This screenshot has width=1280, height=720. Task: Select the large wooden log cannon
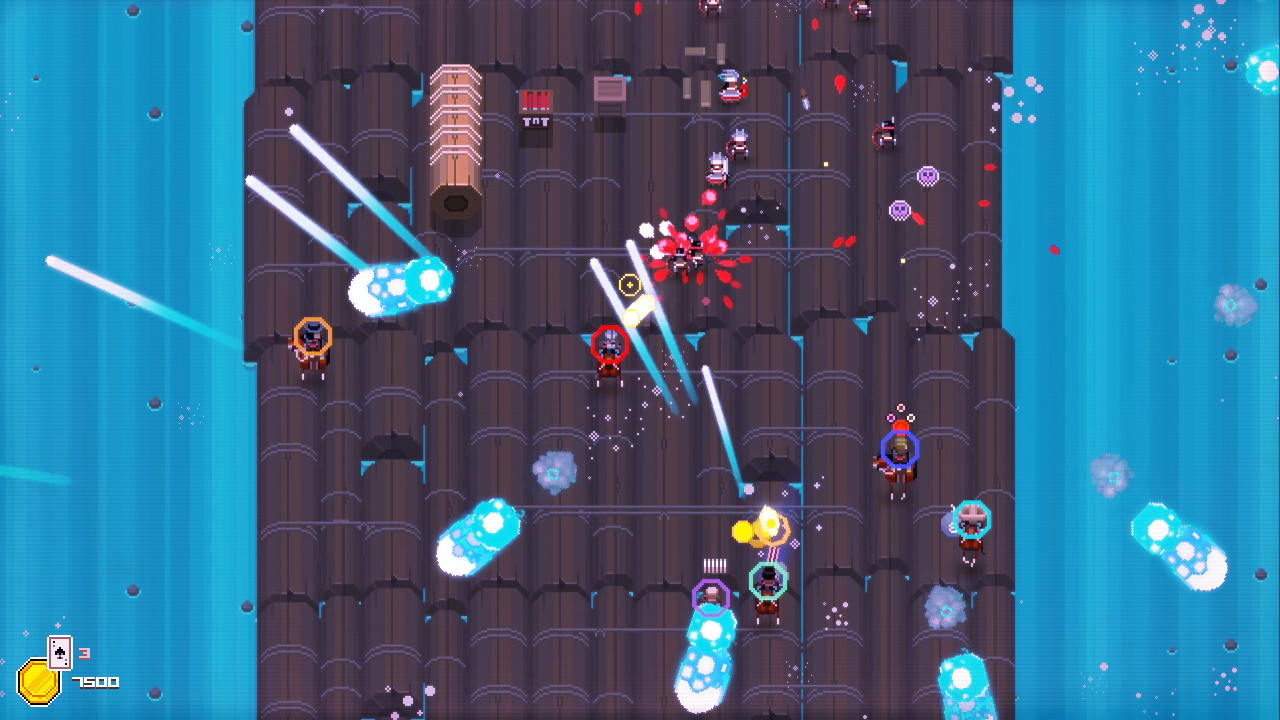[x=458, y=150]
